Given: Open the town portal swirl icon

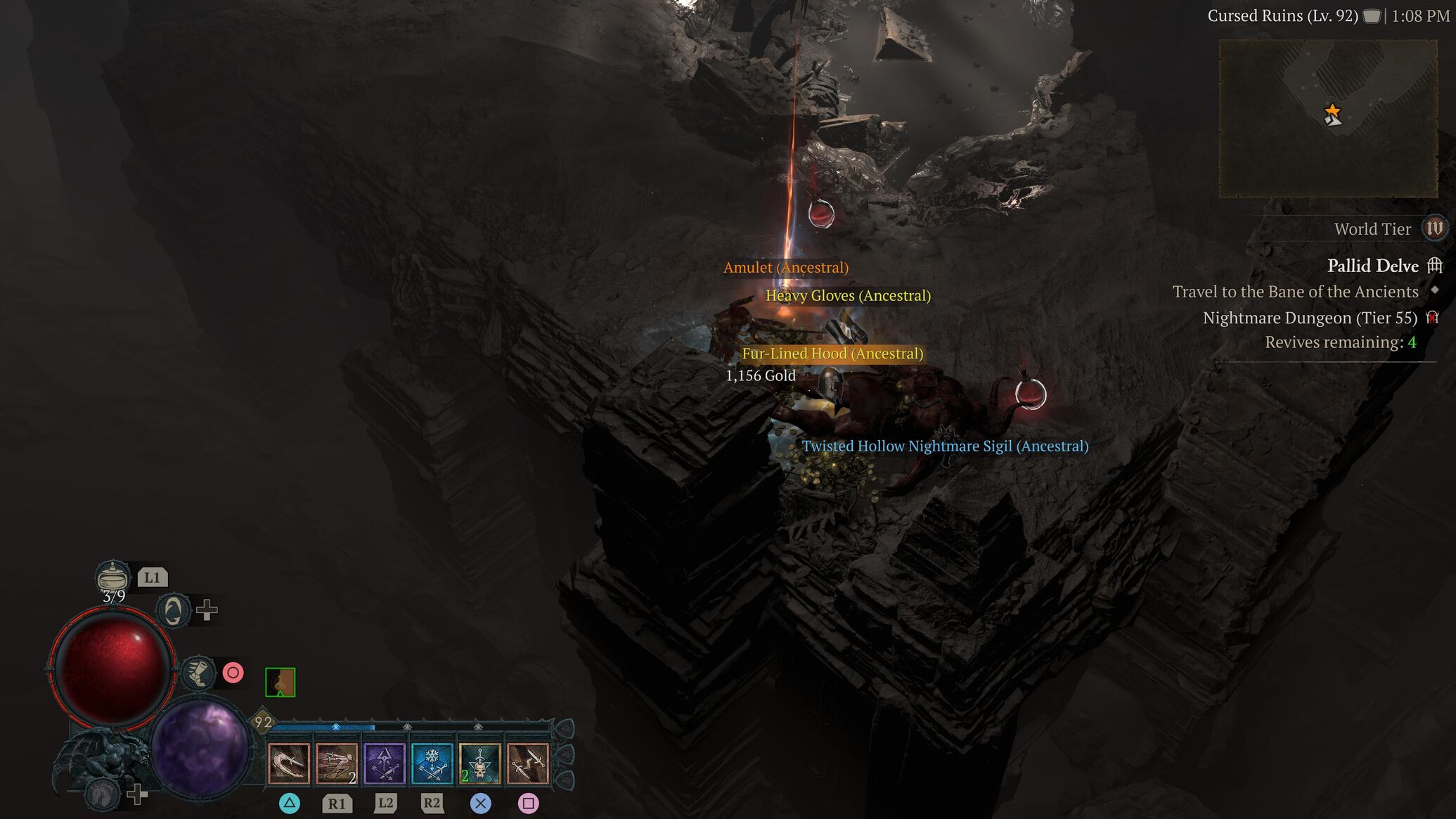Looking at the screenshot, I should point(173,610).
